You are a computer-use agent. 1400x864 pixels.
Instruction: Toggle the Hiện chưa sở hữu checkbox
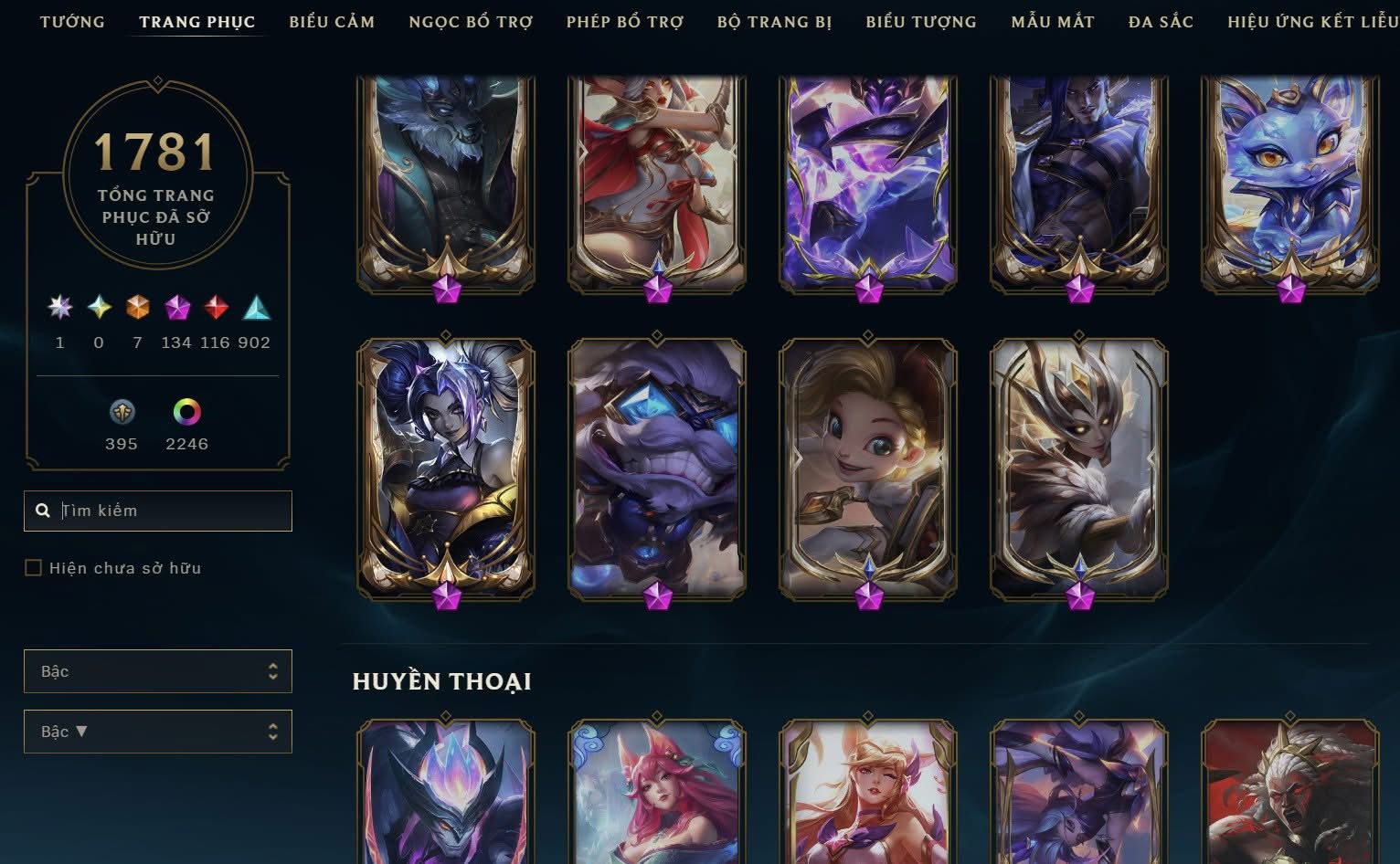click(x=32, y=567)
